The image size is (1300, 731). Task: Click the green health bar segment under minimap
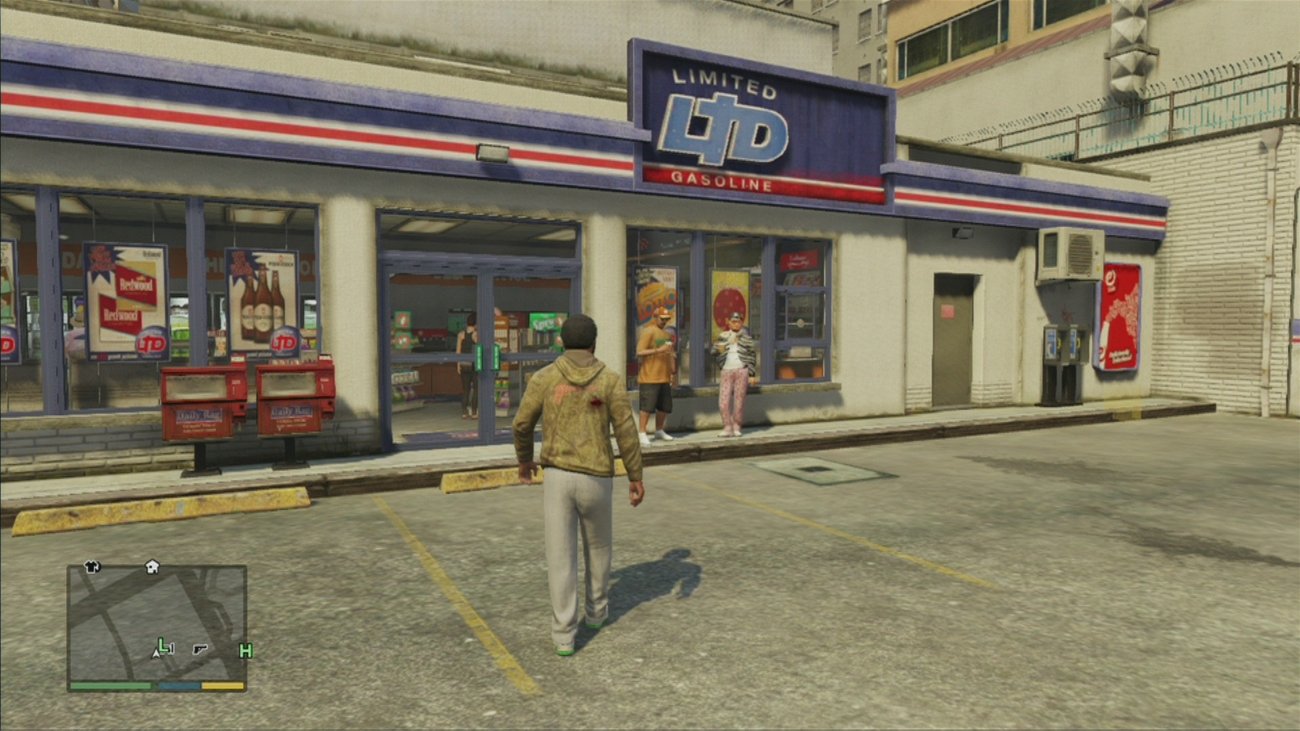pyautogui.click(x=110, y=685)
